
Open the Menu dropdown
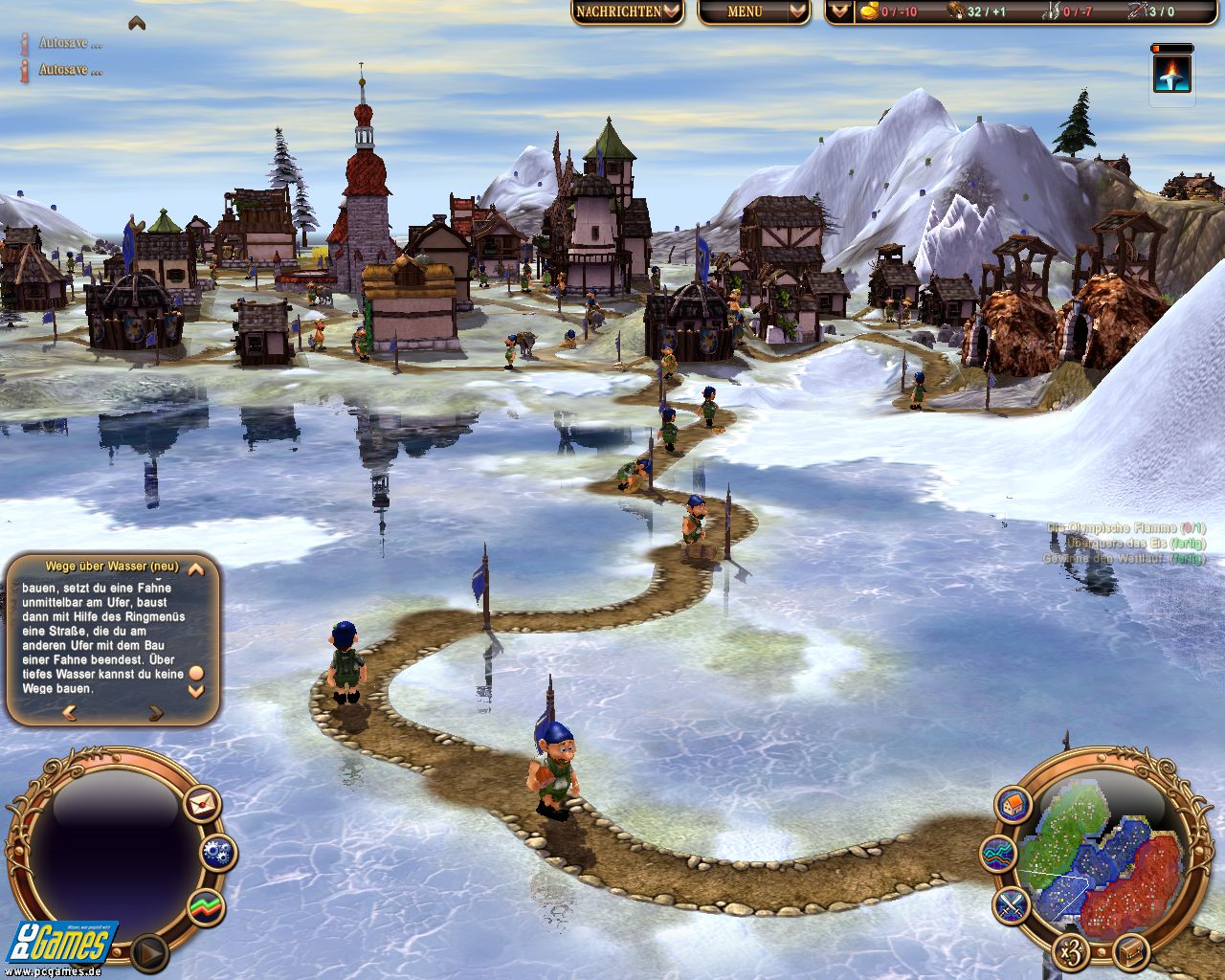click(x=753, y=11)
